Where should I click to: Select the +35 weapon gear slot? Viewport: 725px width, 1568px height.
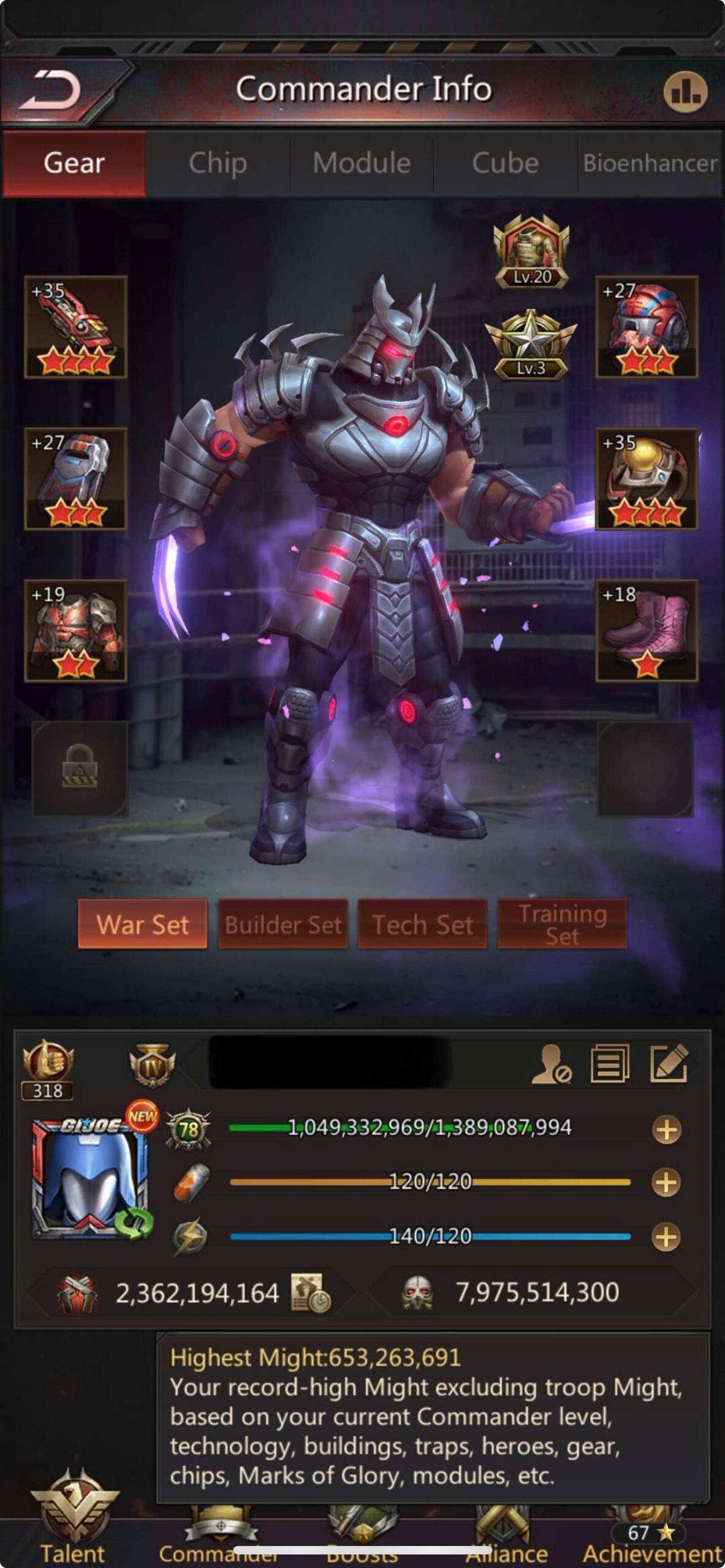(75, 327)
